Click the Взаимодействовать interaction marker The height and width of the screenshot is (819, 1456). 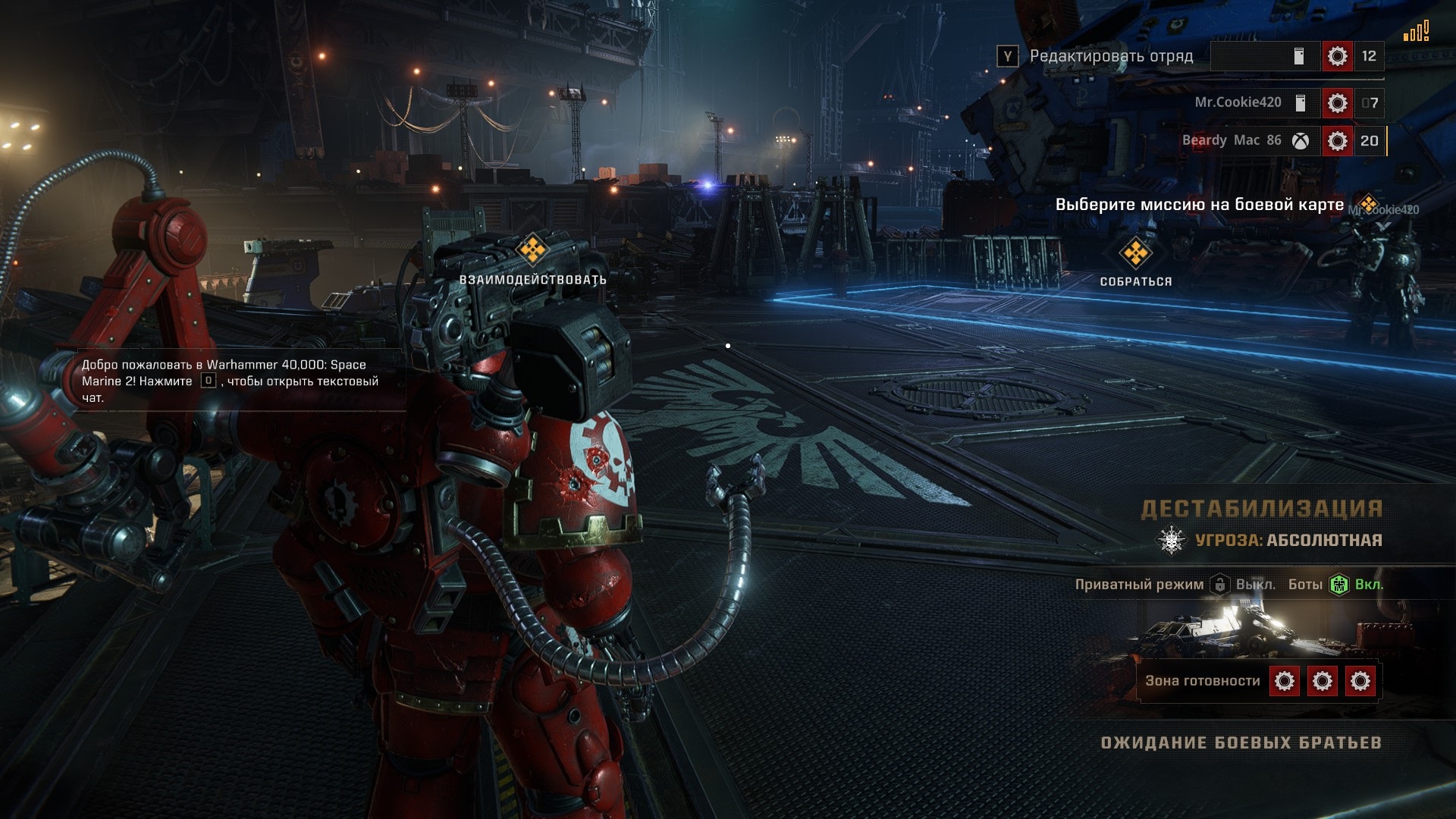click(x=532, y=249)
